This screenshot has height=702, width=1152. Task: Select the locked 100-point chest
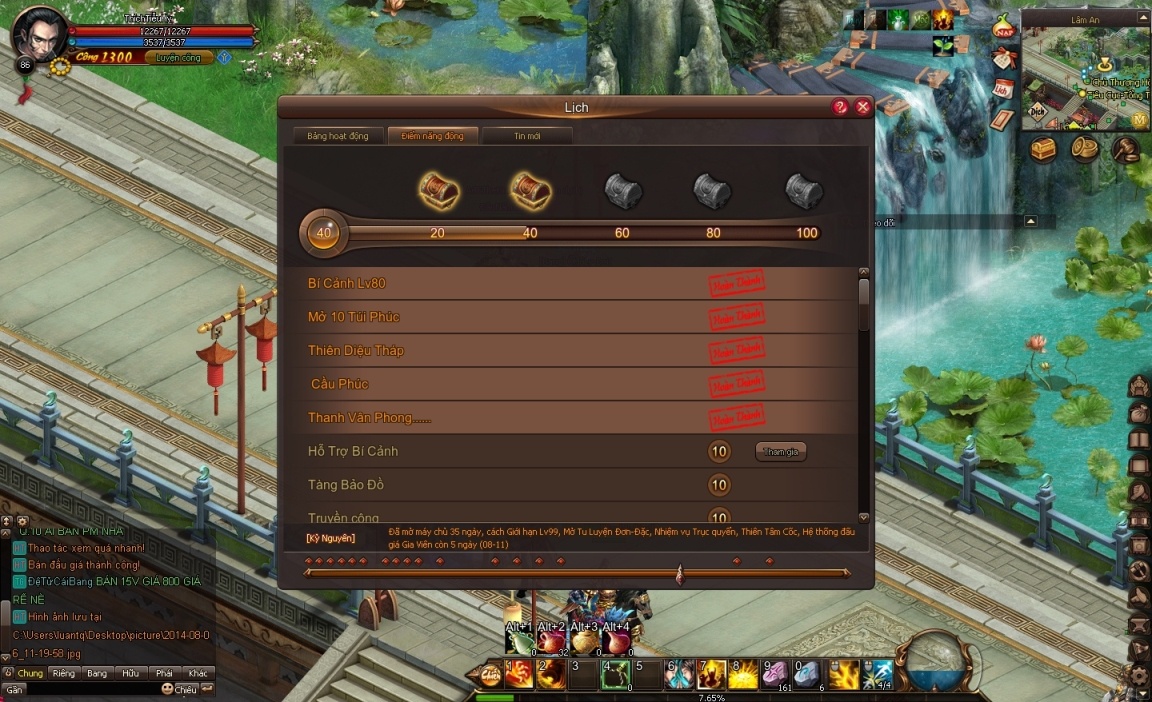[803, 189]
